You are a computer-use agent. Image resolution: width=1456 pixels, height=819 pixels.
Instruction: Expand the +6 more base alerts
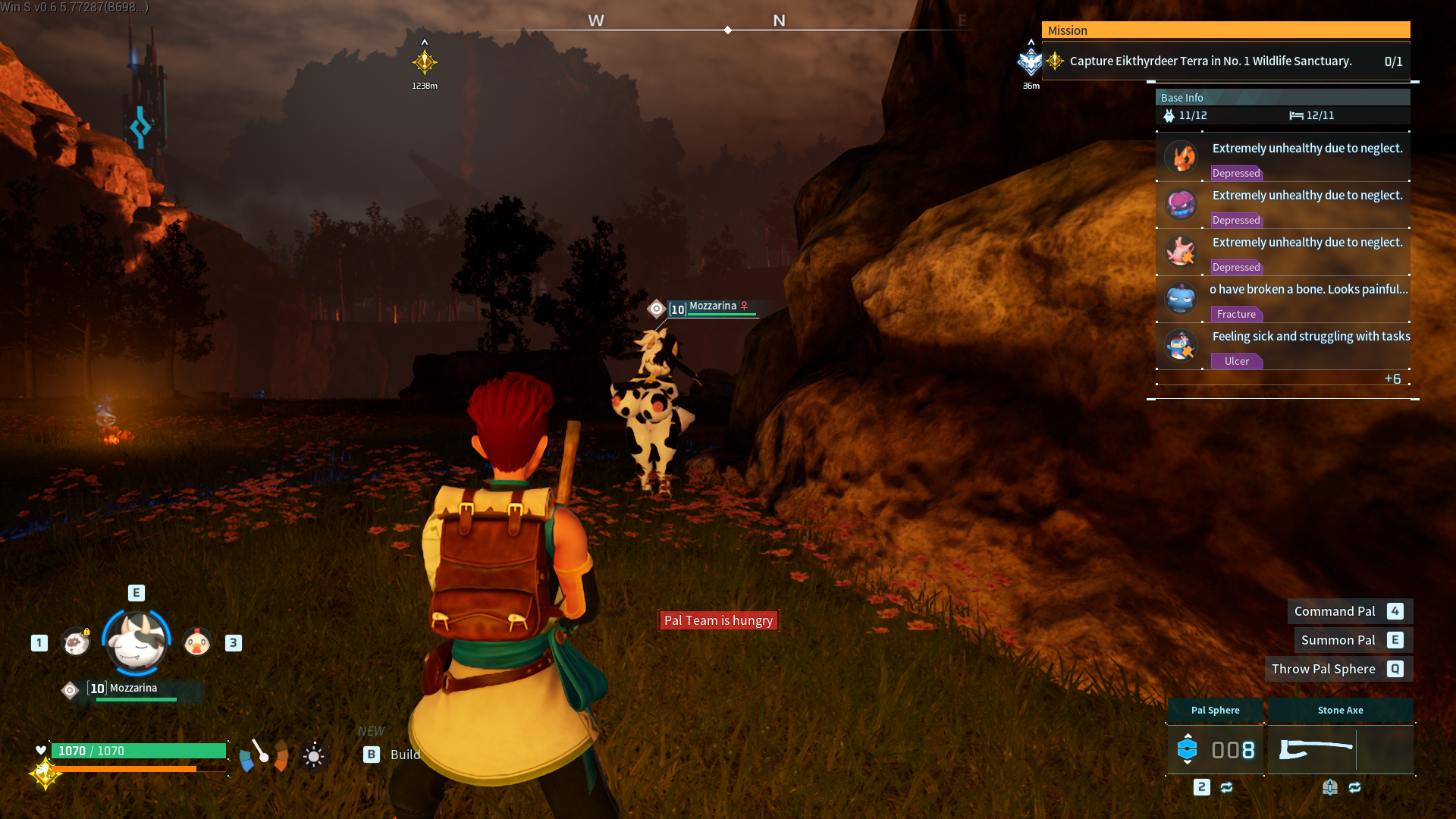1392,378
